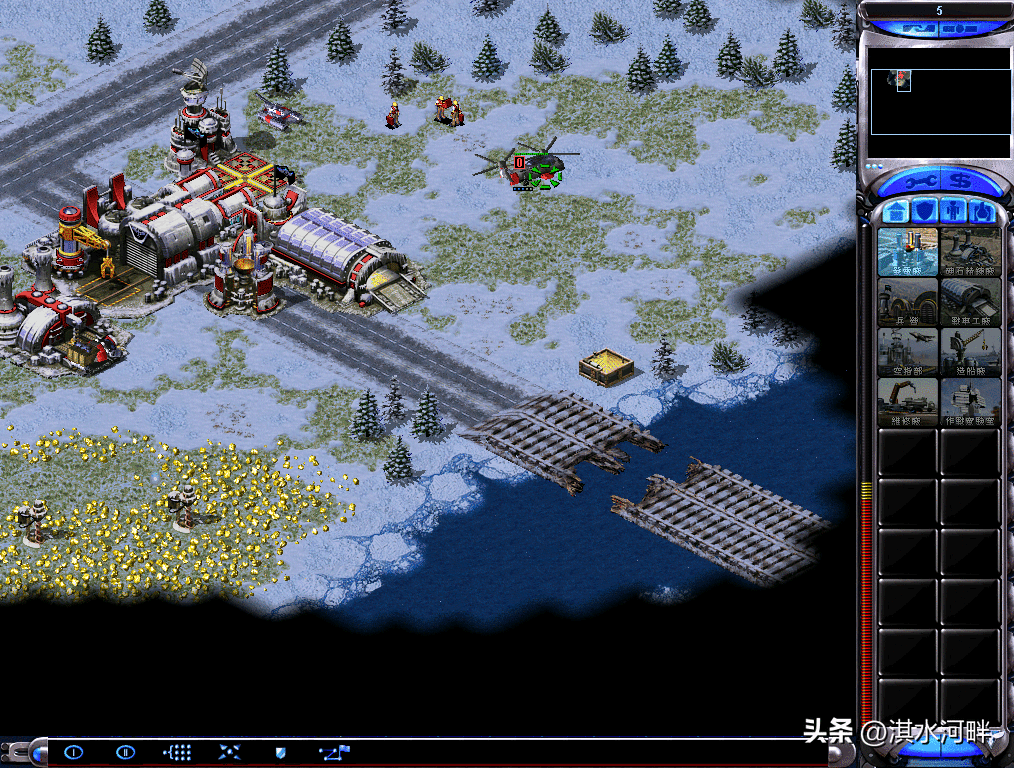
Task: Switch to the vehicles production tab
Action: pos(982,212)
